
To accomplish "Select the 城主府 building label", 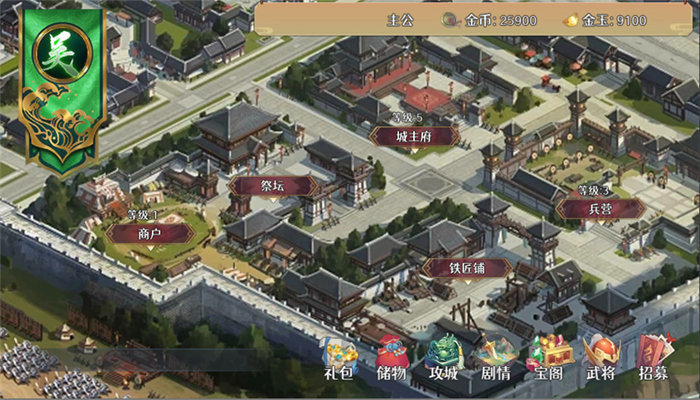I will point(414,137).
